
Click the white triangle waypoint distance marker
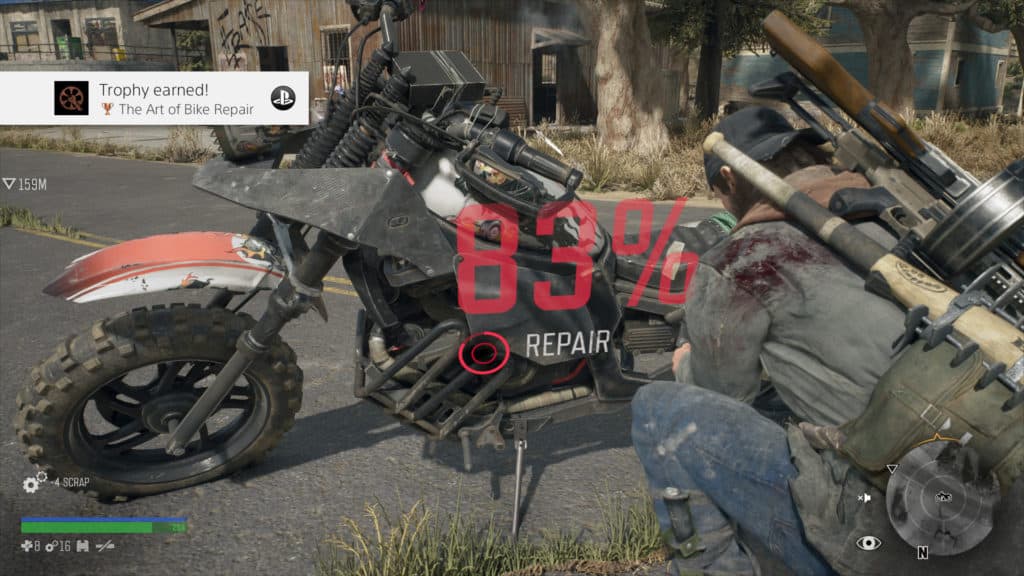tap(8, 184)
